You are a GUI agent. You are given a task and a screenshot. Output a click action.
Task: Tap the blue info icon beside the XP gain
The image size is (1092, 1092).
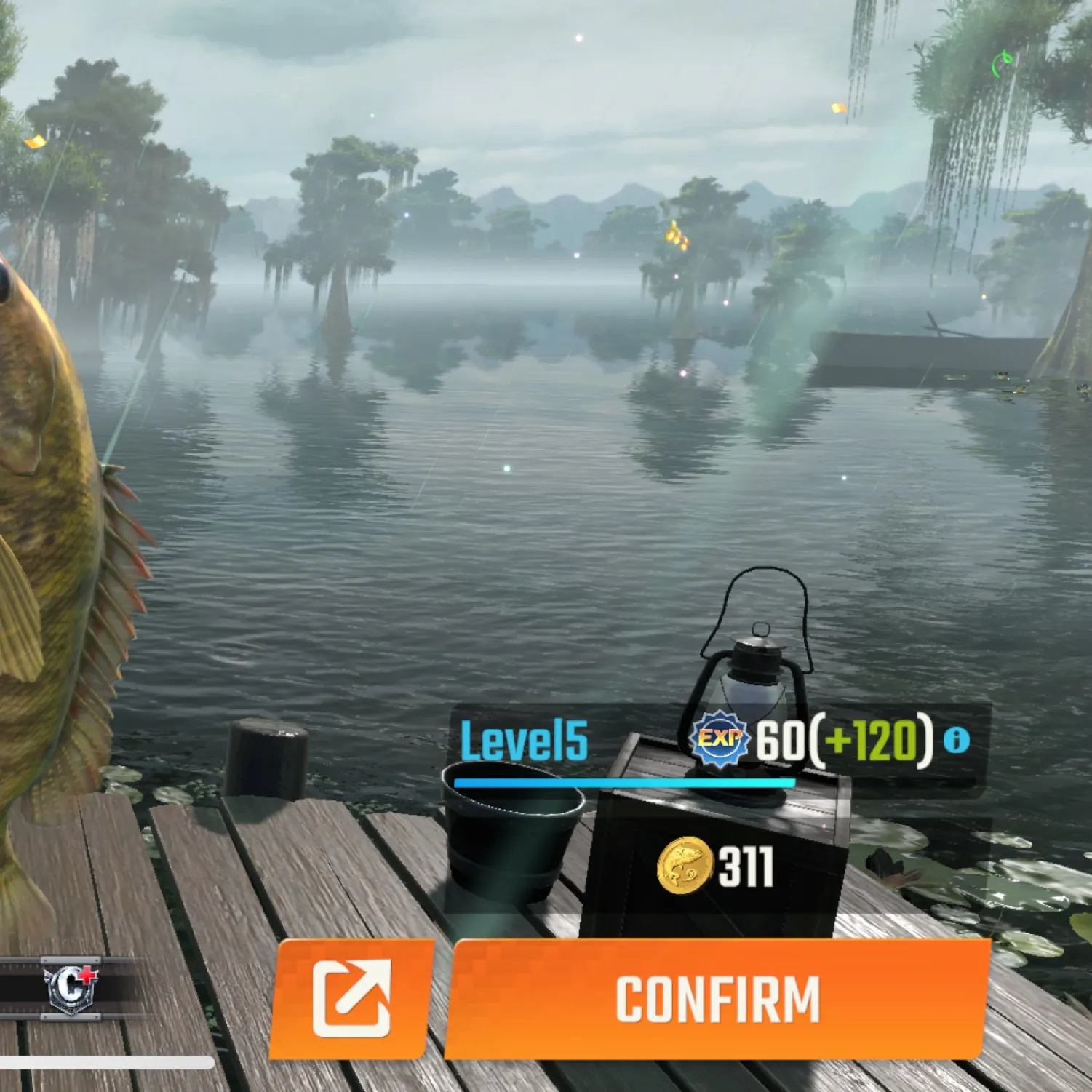[955, 741]
